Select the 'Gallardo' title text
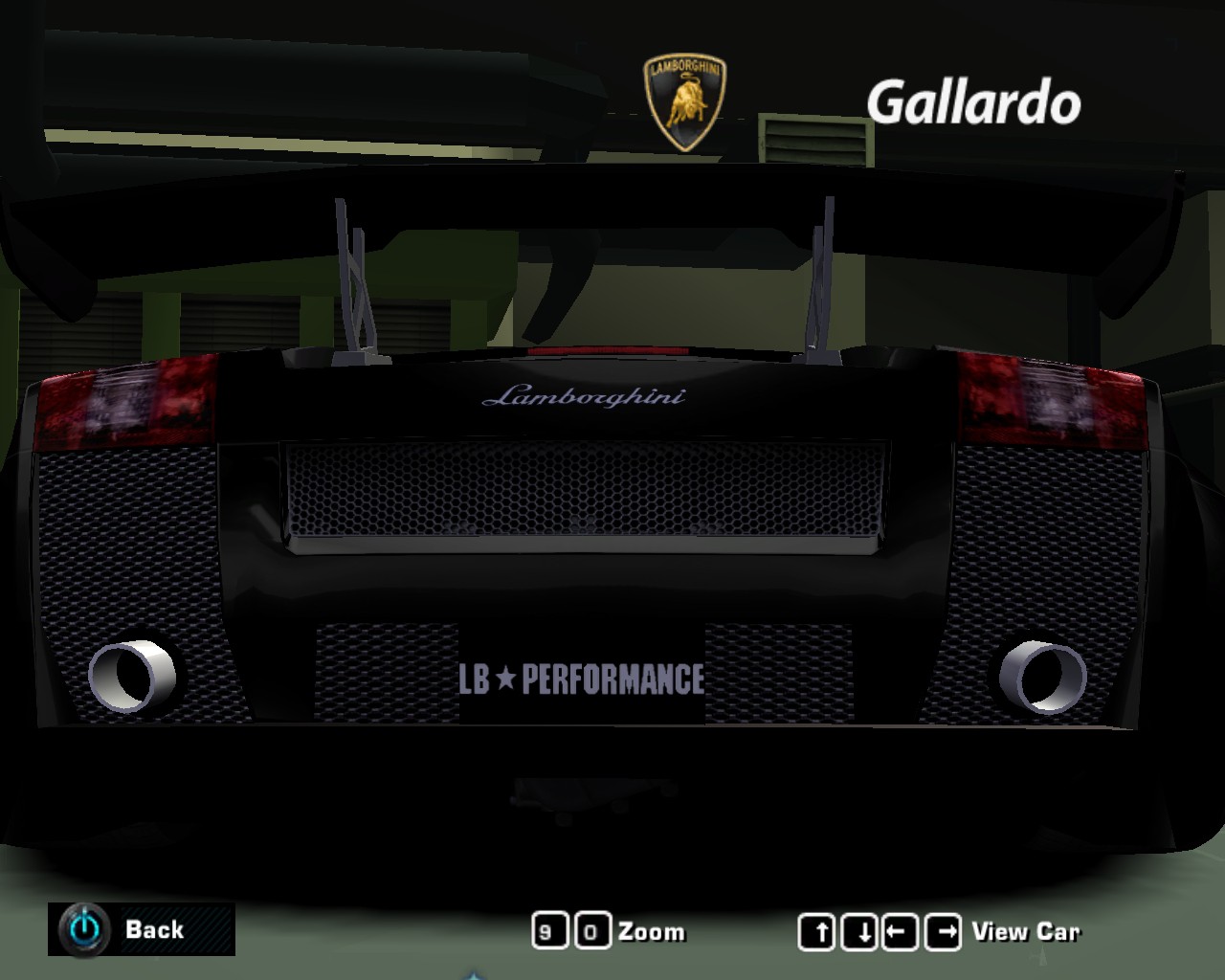The width and height of the screenshot is (1225, 980). click(x=973, y=100)
